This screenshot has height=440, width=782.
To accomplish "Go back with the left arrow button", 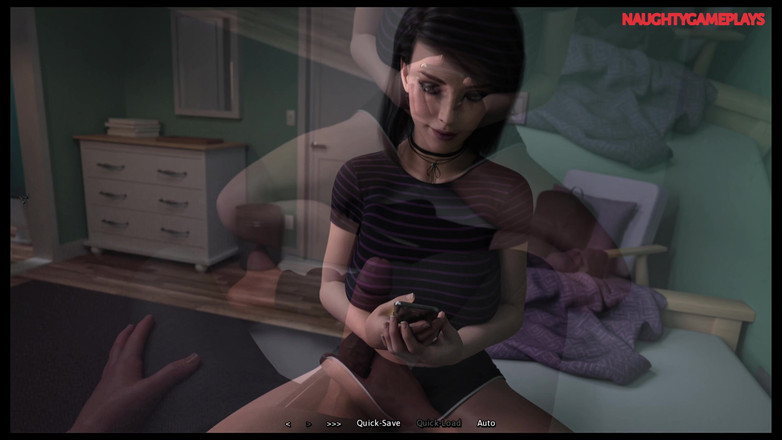I will (x=288, y=424).
